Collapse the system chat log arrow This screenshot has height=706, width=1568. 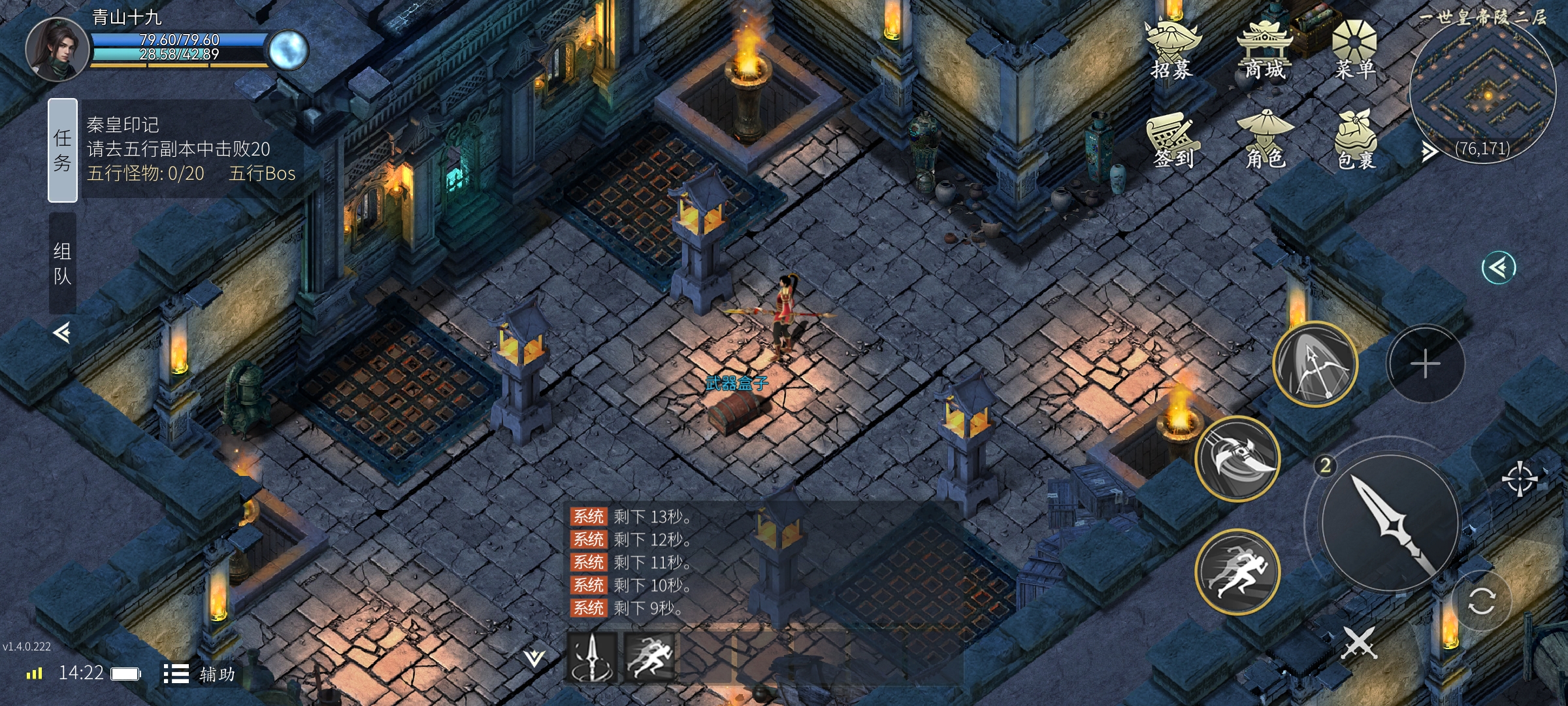pyautogui.click(x=534, y=658)
